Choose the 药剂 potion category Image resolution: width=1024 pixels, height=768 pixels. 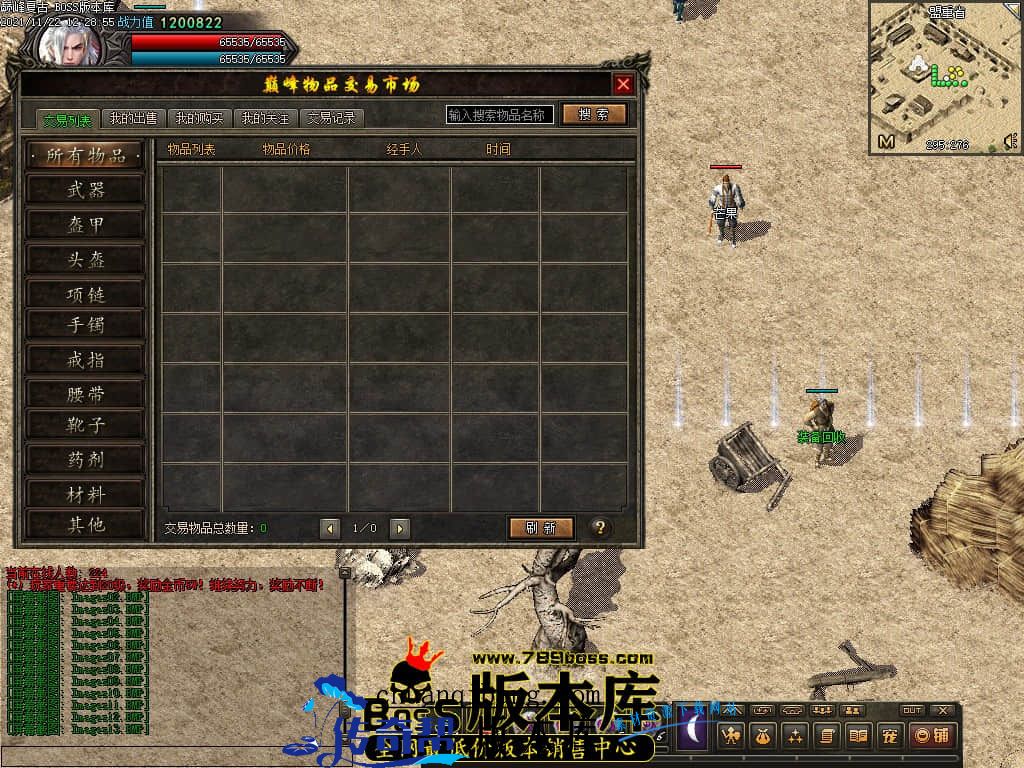click(x=86, y=459)
